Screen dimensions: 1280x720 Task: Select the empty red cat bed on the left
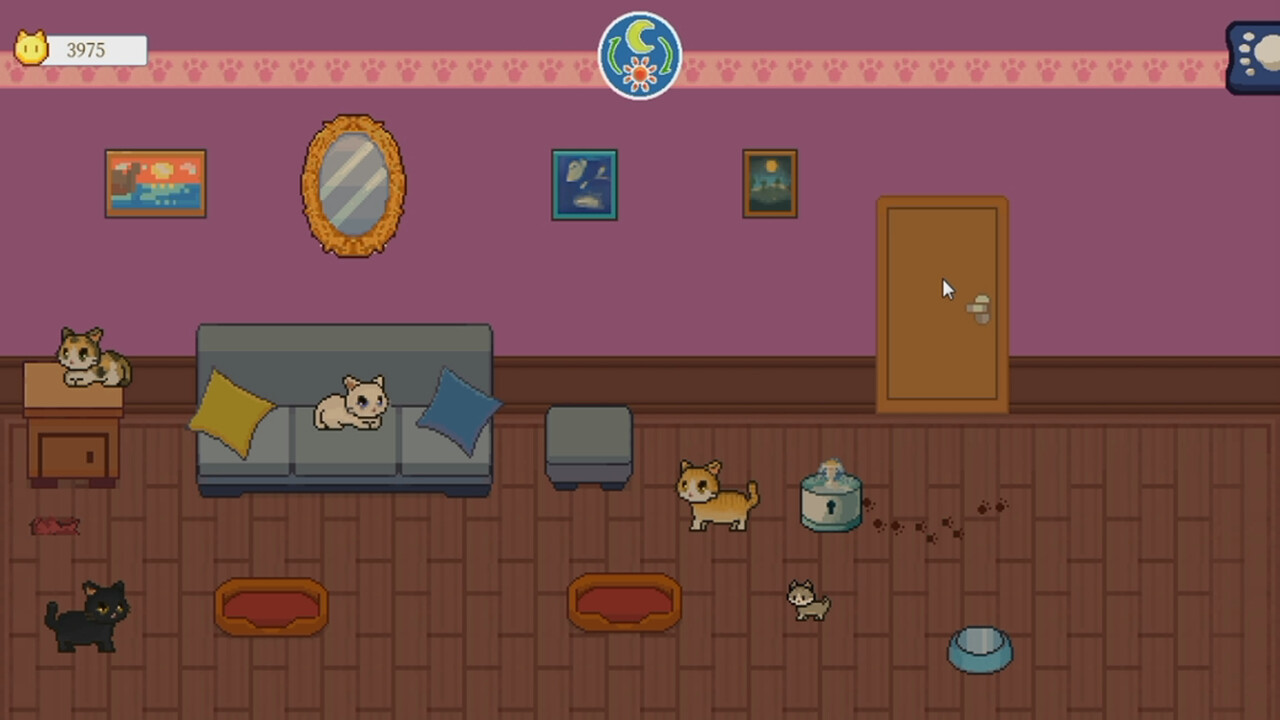click(270, 605)
